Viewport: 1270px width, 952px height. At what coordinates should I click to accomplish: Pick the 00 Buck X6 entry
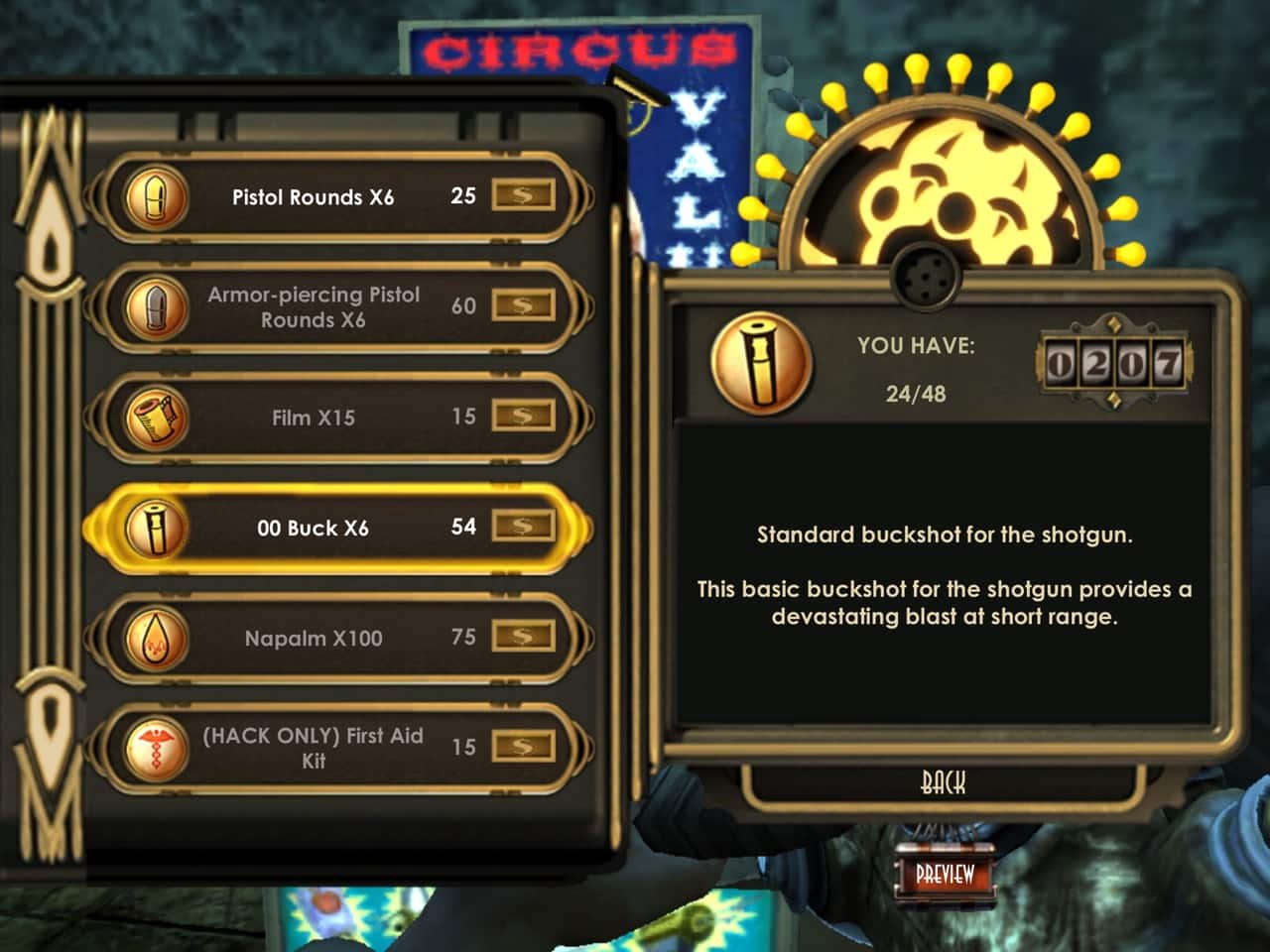[x=313, y=528]
